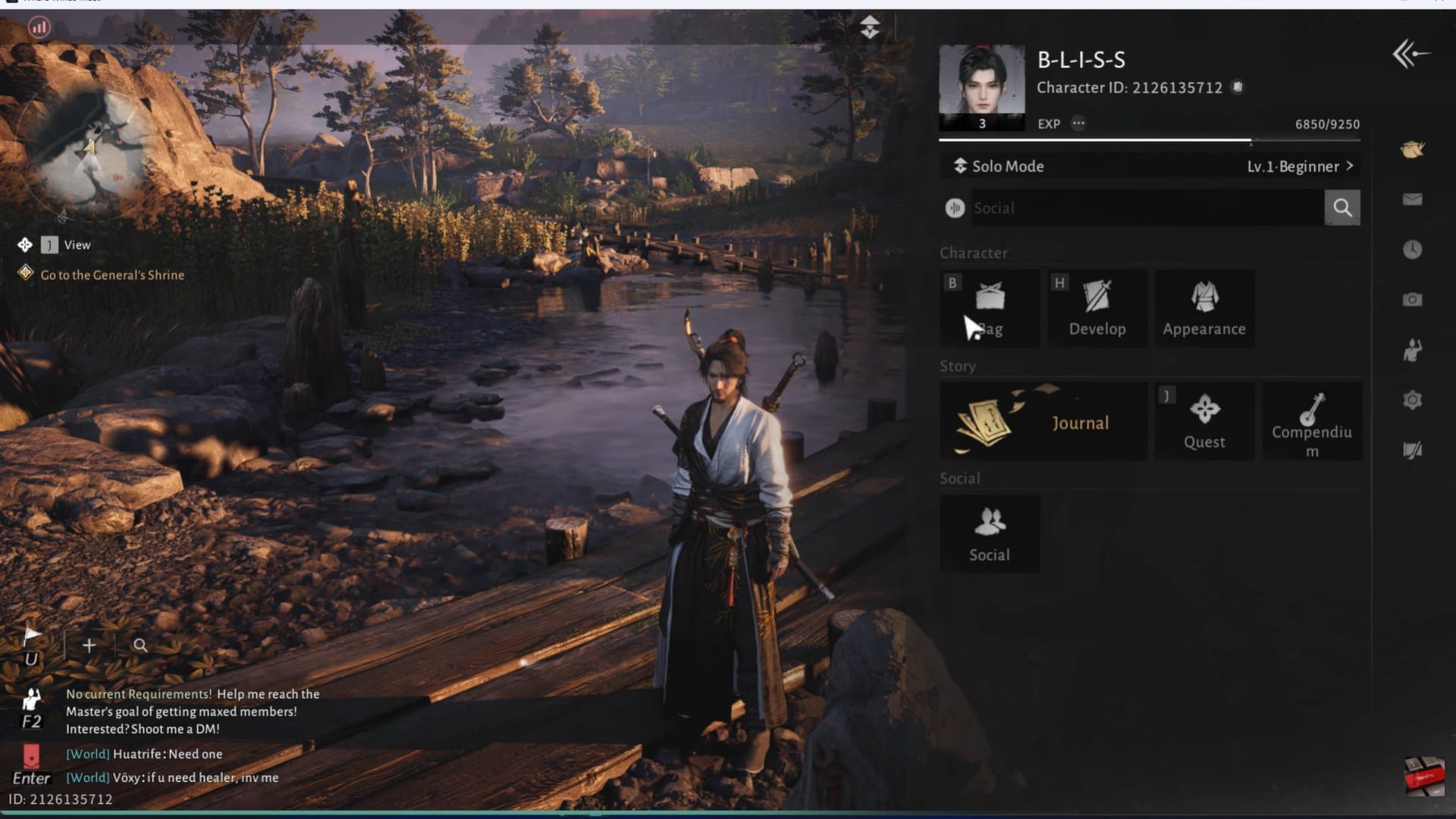1456x819 pixels.
Task: Open the Social menu tile
Action: (x=990, y=534)
